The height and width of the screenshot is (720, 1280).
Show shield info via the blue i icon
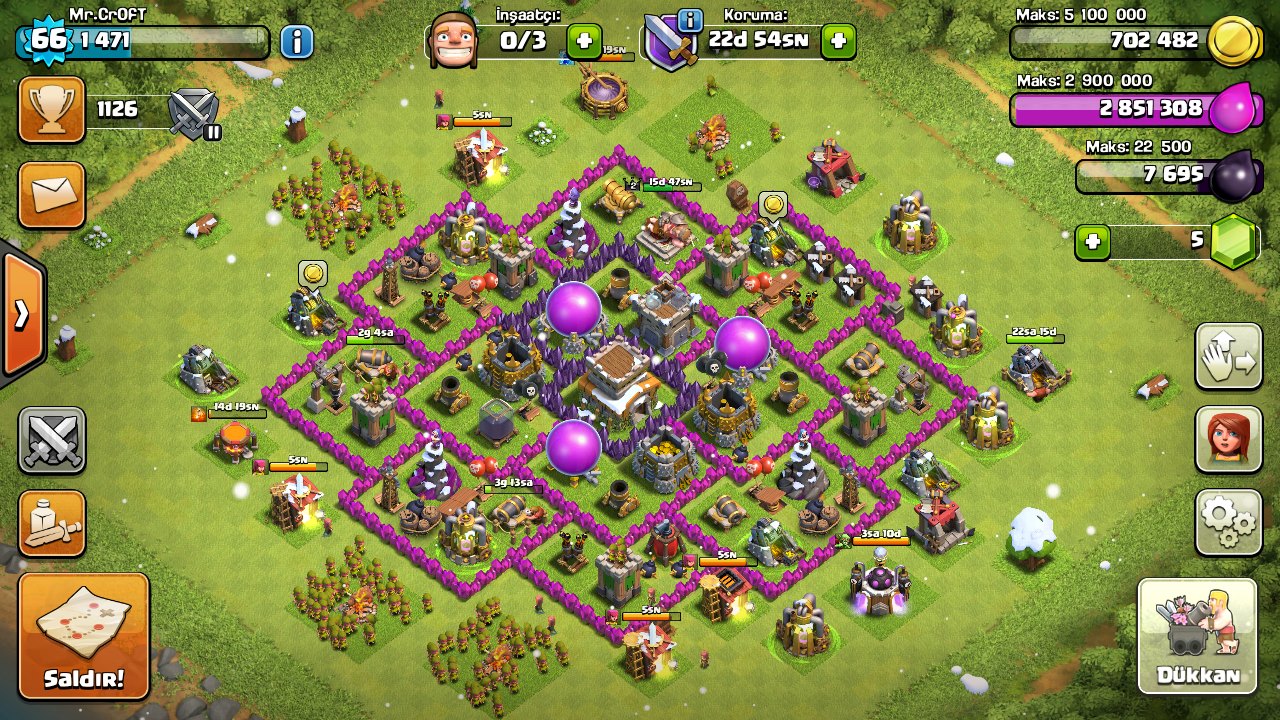pos(689,19)
